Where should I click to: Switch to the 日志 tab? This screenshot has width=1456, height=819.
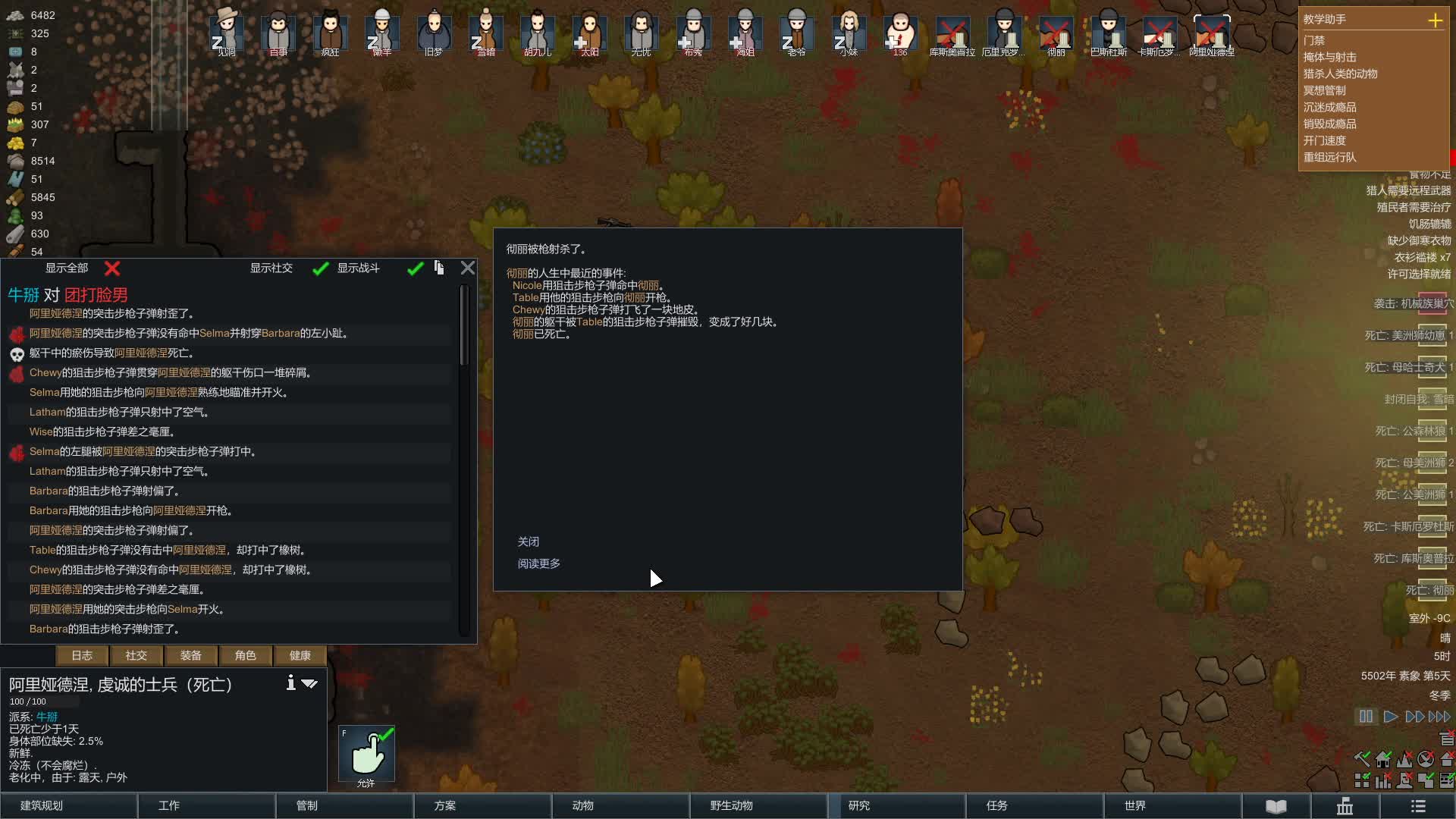tap(82, 655)
